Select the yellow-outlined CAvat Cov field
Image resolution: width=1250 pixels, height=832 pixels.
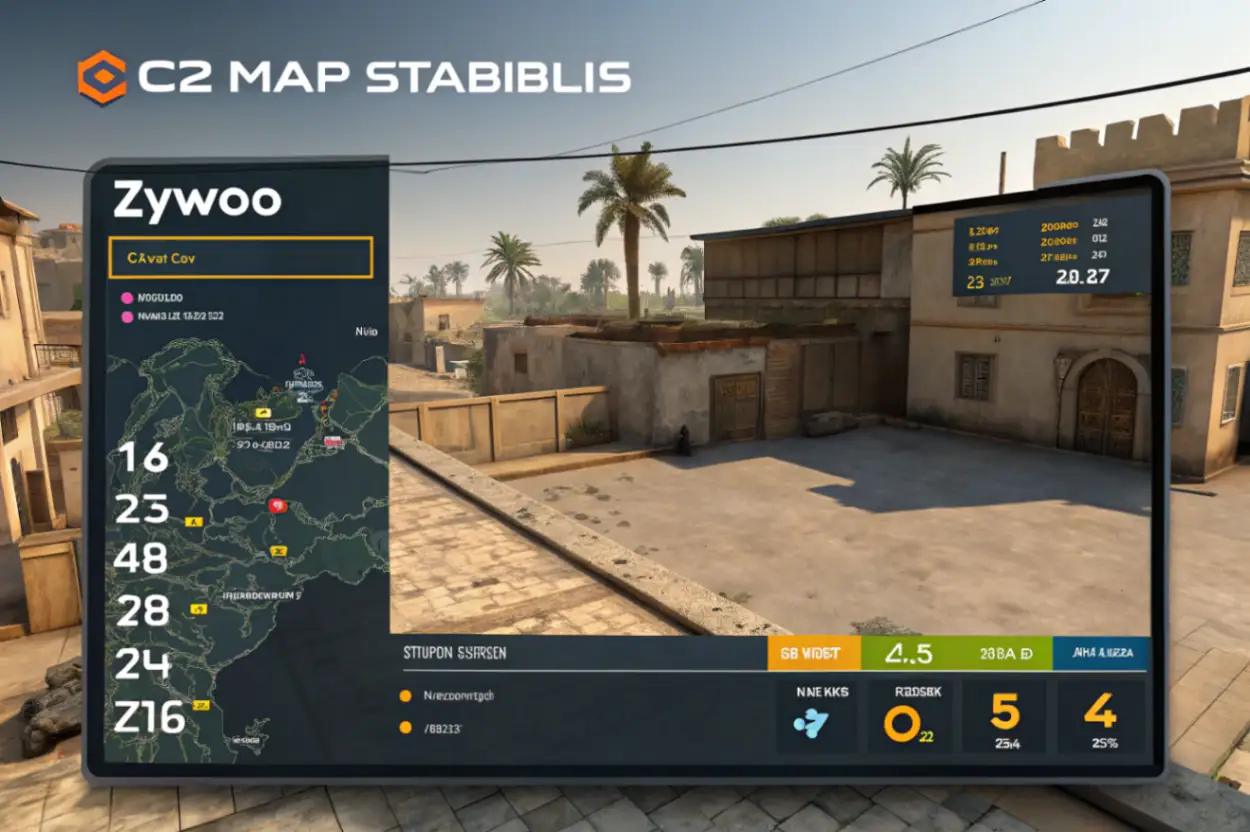[240, 257]
